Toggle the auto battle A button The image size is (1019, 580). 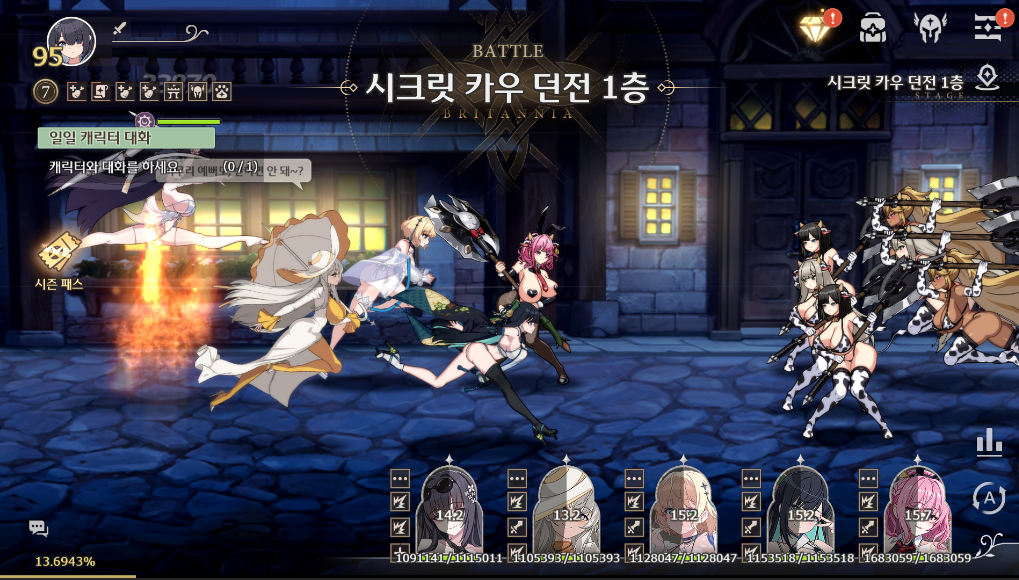(x=988, y=496)
